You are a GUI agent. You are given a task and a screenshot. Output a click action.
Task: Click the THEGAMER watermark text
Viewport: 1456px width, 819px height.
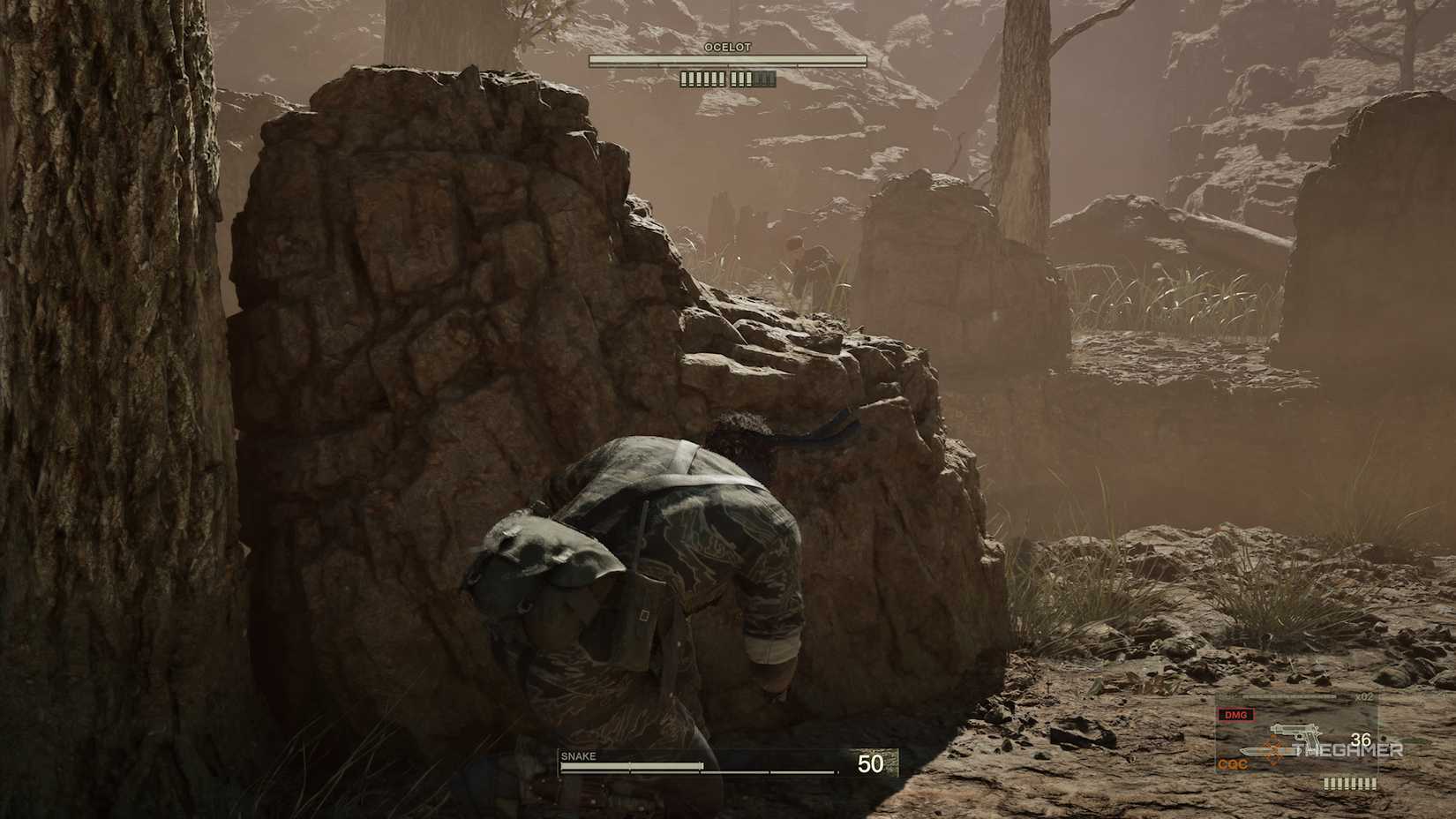(x=1348, y=750)
